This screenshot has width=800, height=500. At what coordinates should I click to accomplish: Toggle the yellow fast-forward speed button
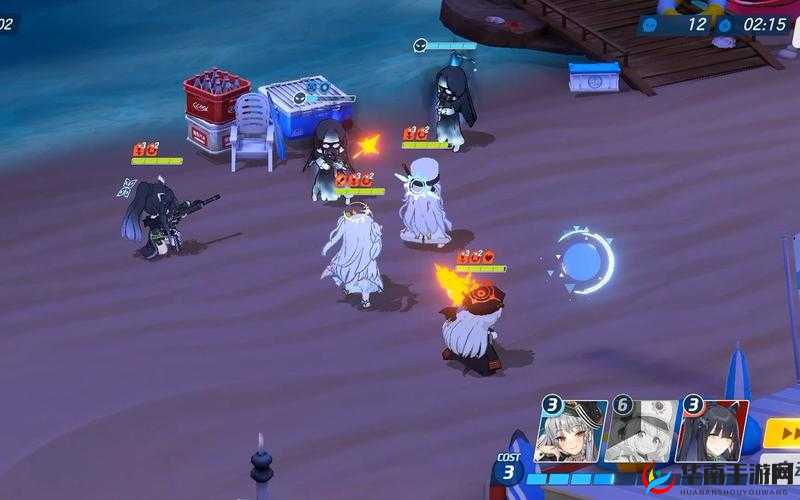[783, 434]
